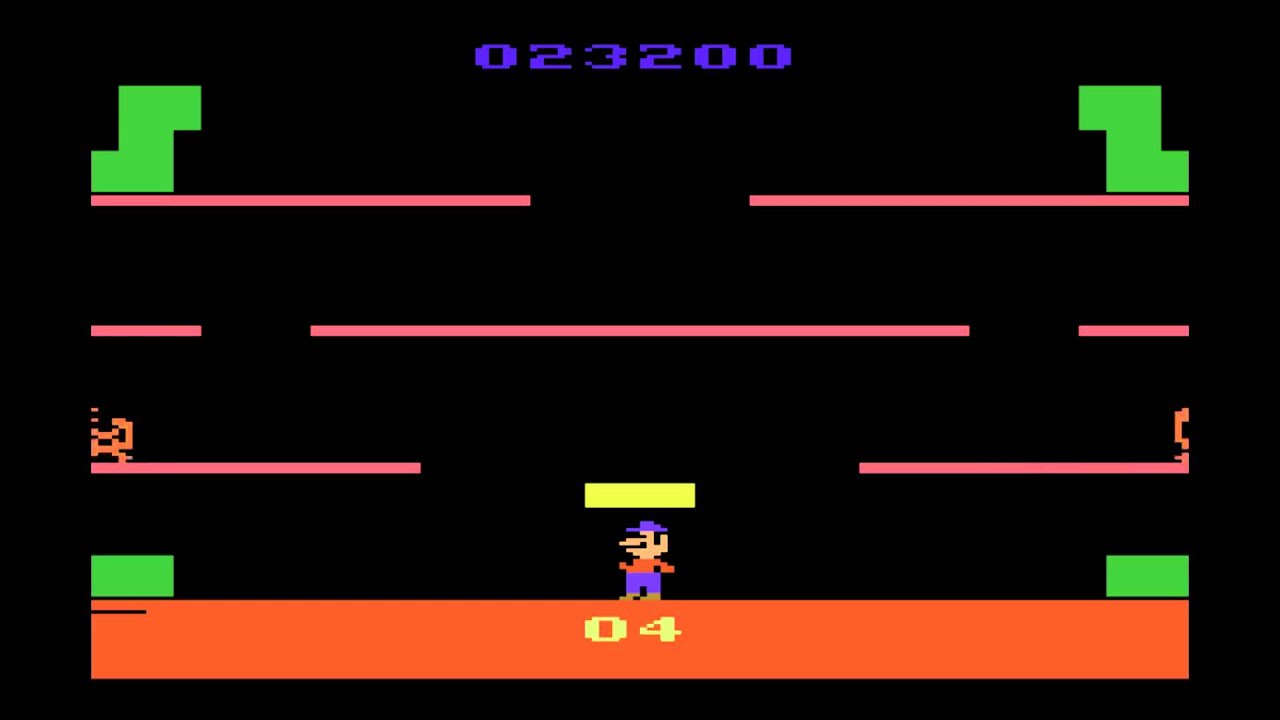This screenshot has height=720, width=1280.
Task: Click the lives counter showing 04
Action: 631,629
